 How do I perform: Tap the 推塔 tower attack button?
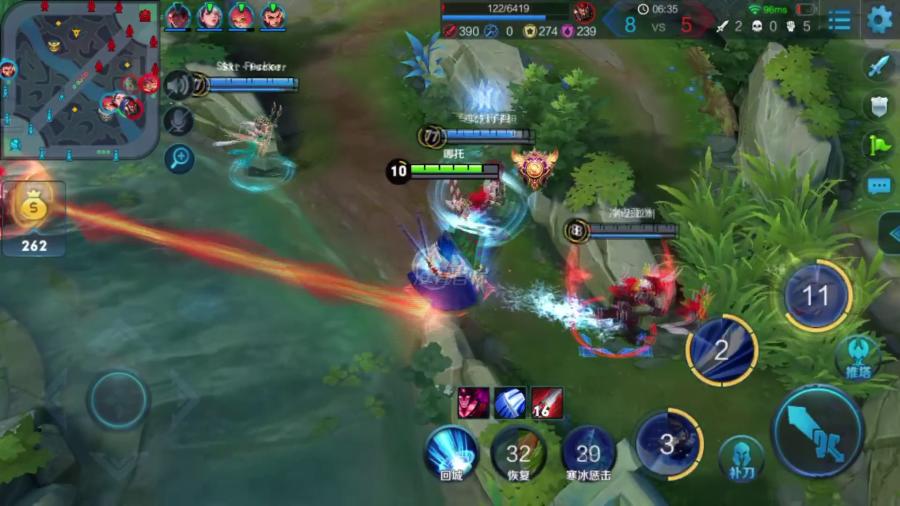(857, 357)
